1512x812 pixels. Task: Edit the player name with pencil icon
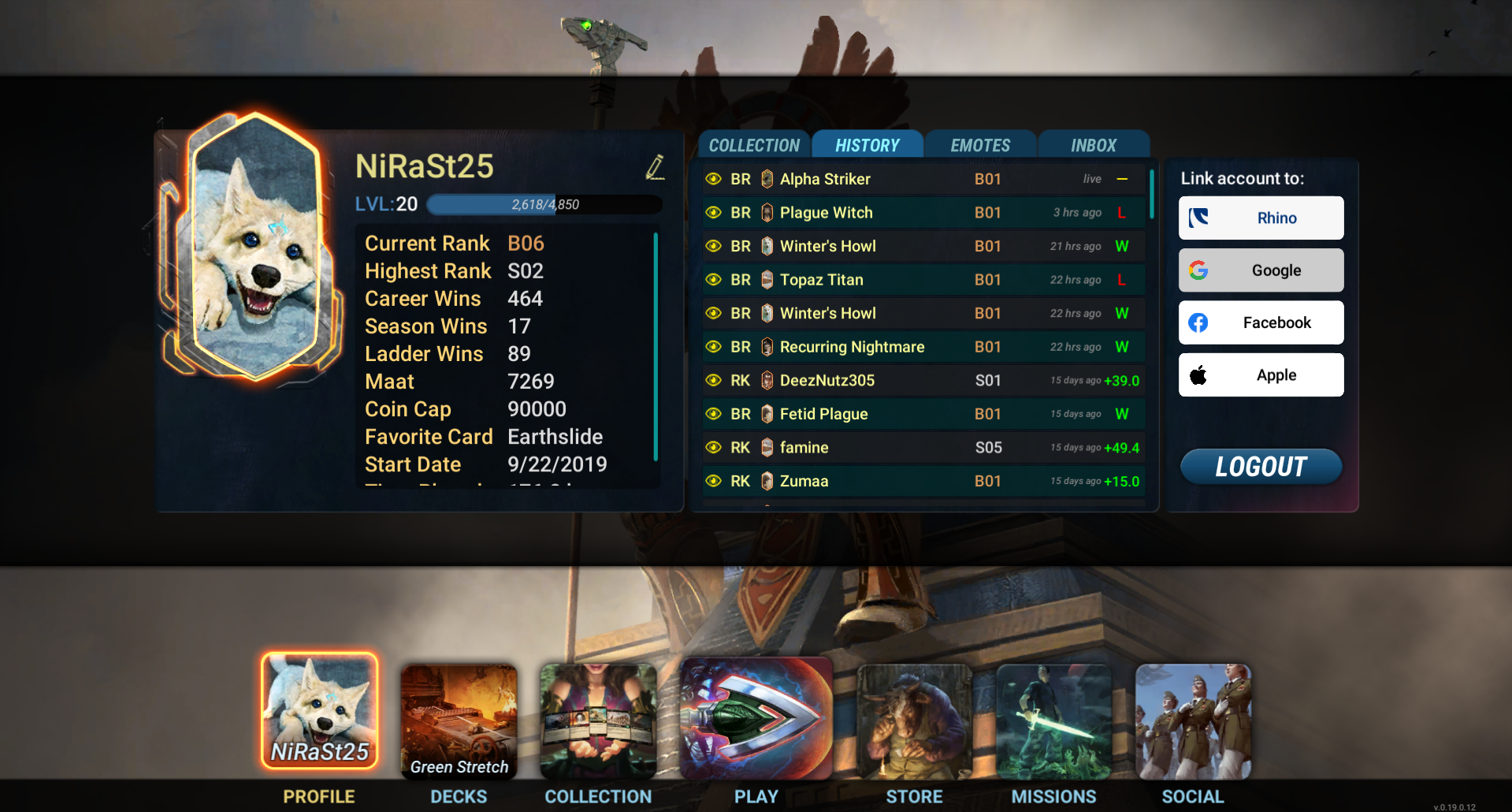tap(655, 167)
